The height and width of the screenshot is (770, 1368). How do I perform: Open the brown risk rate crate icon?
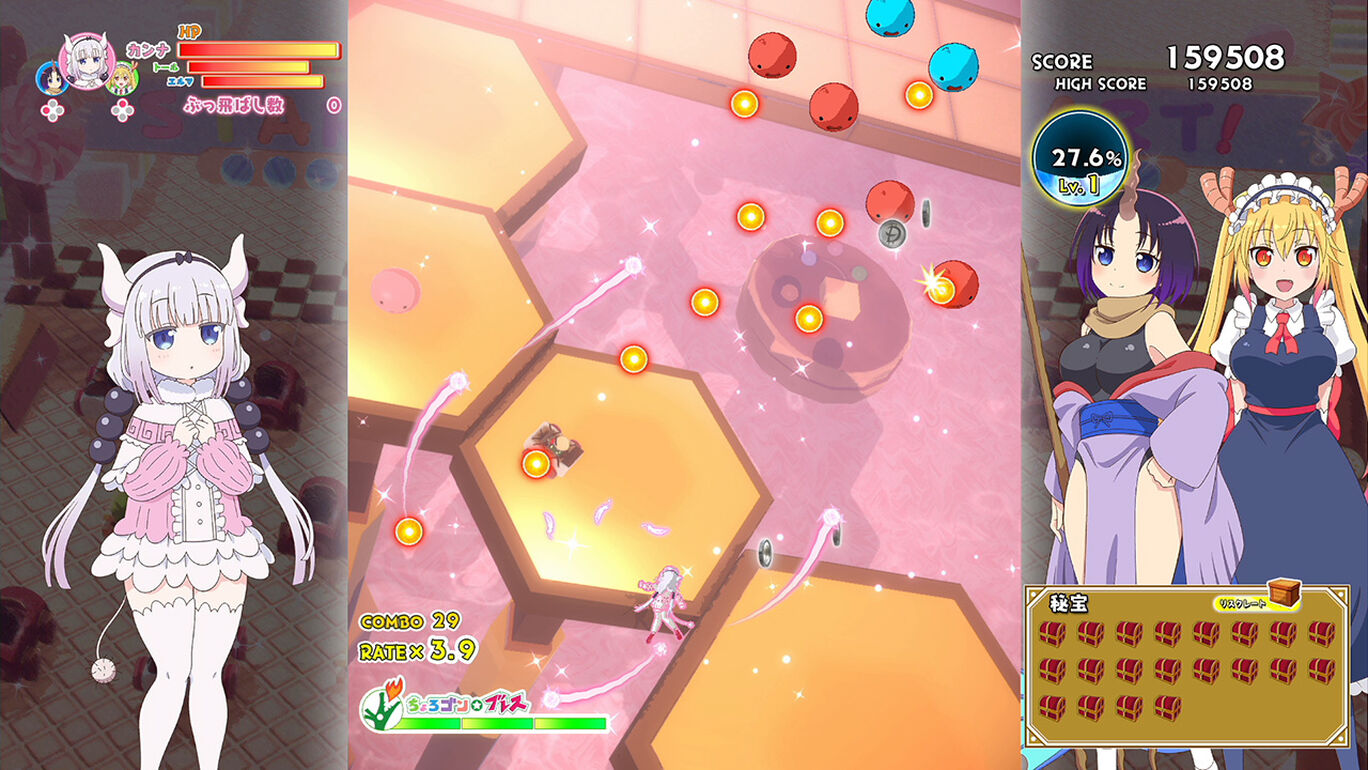coord(1283,593)
